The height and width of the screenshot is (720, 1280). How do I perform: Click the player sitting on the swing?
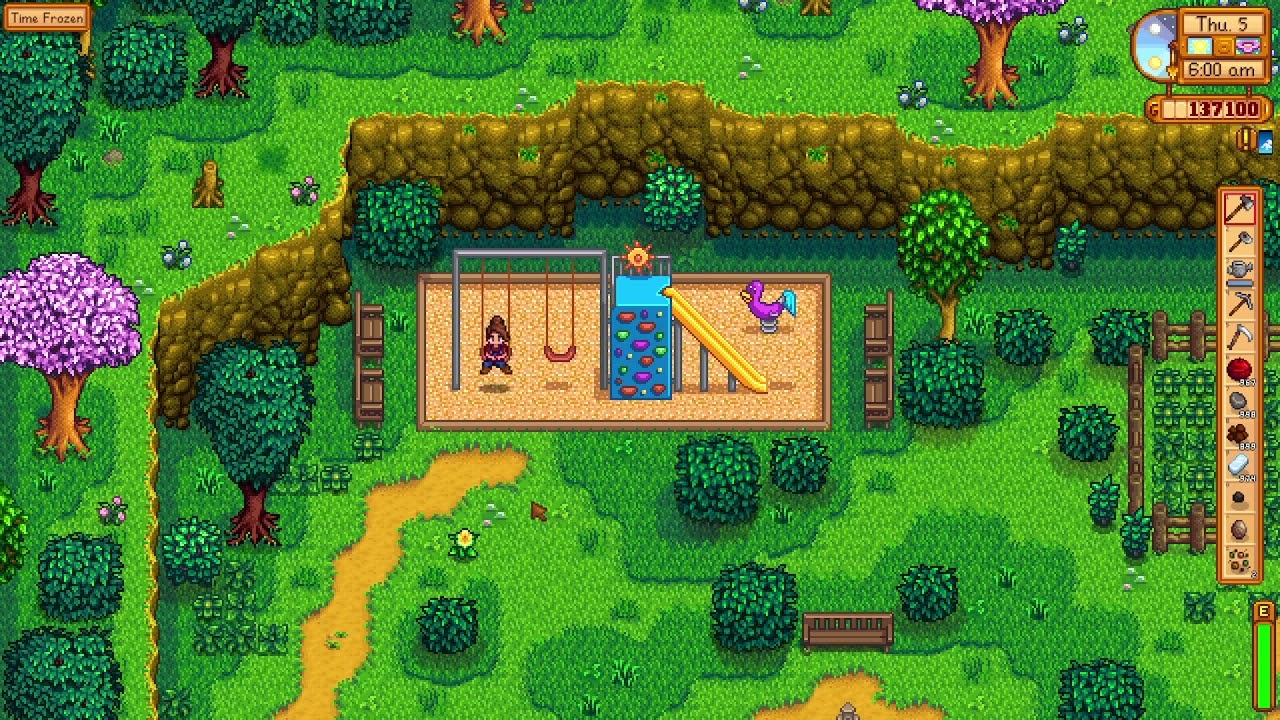coord(497,345)
